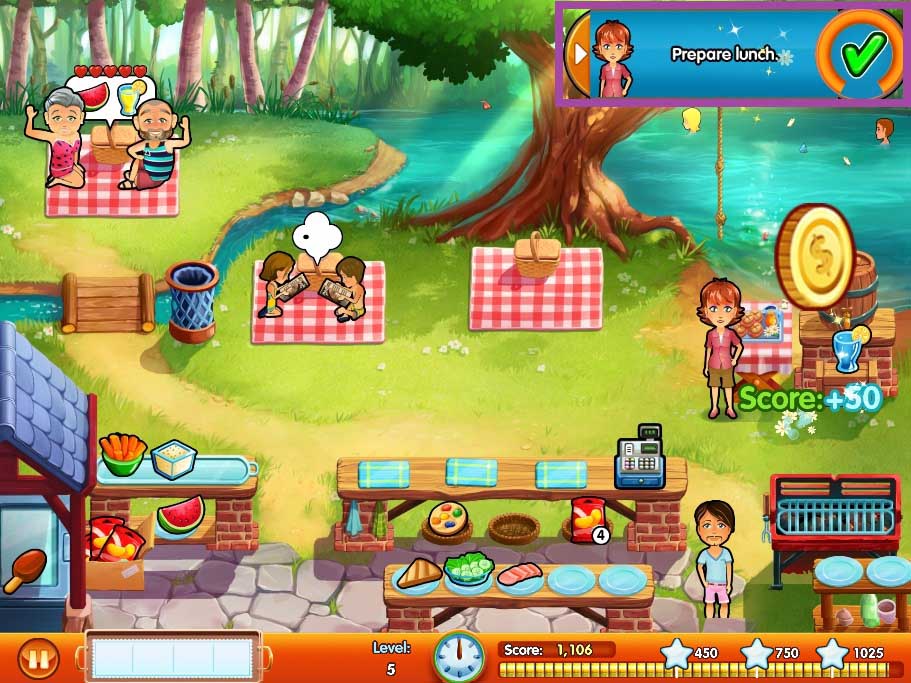911x683 pixels.
Task: Pick up the watermelon slice
Action: (181, 514)
